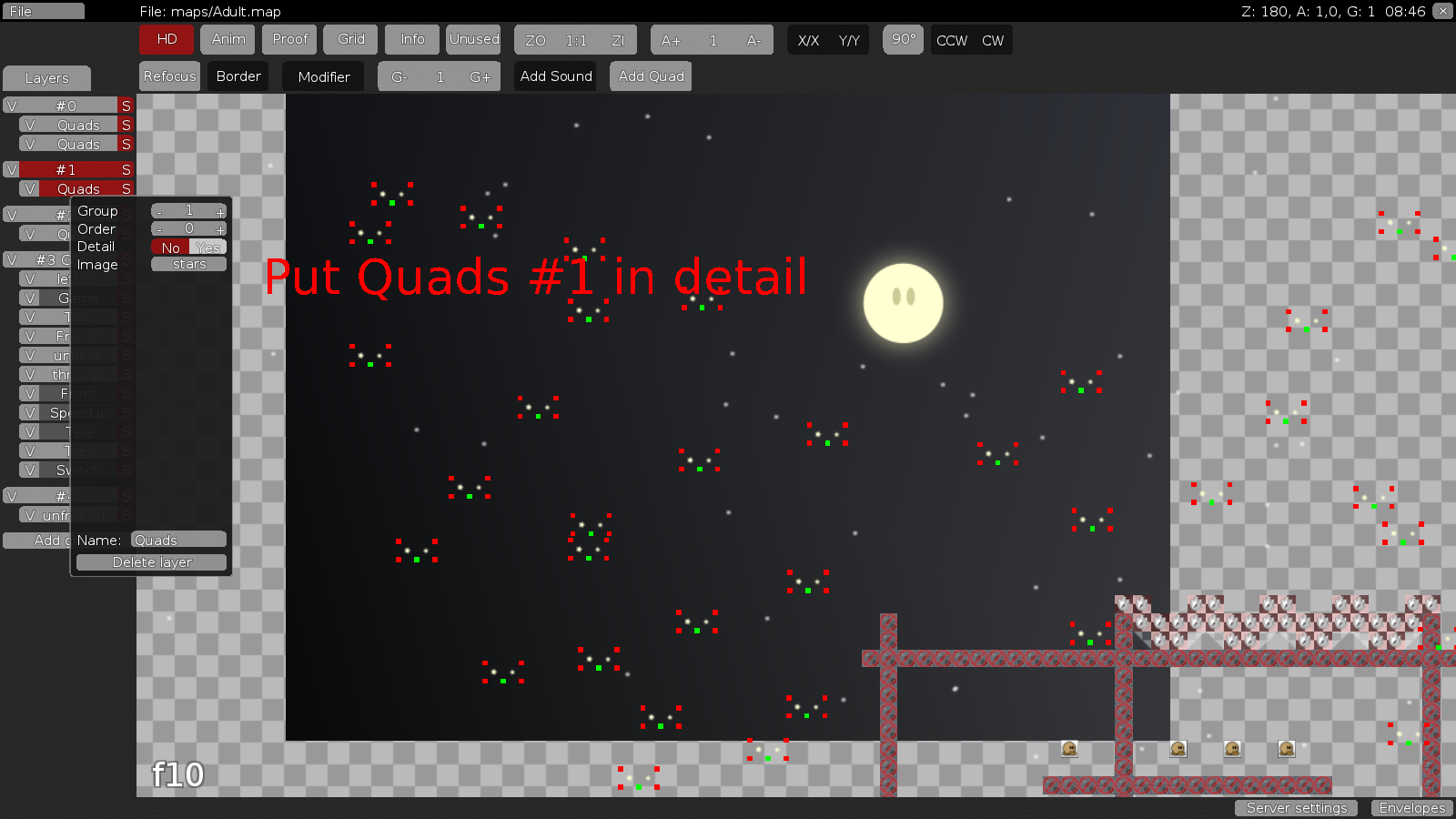Rotate the brush counter-clockwise with CCW
The width and height of the screenshot is (1456, 819).
coord(954,40)
